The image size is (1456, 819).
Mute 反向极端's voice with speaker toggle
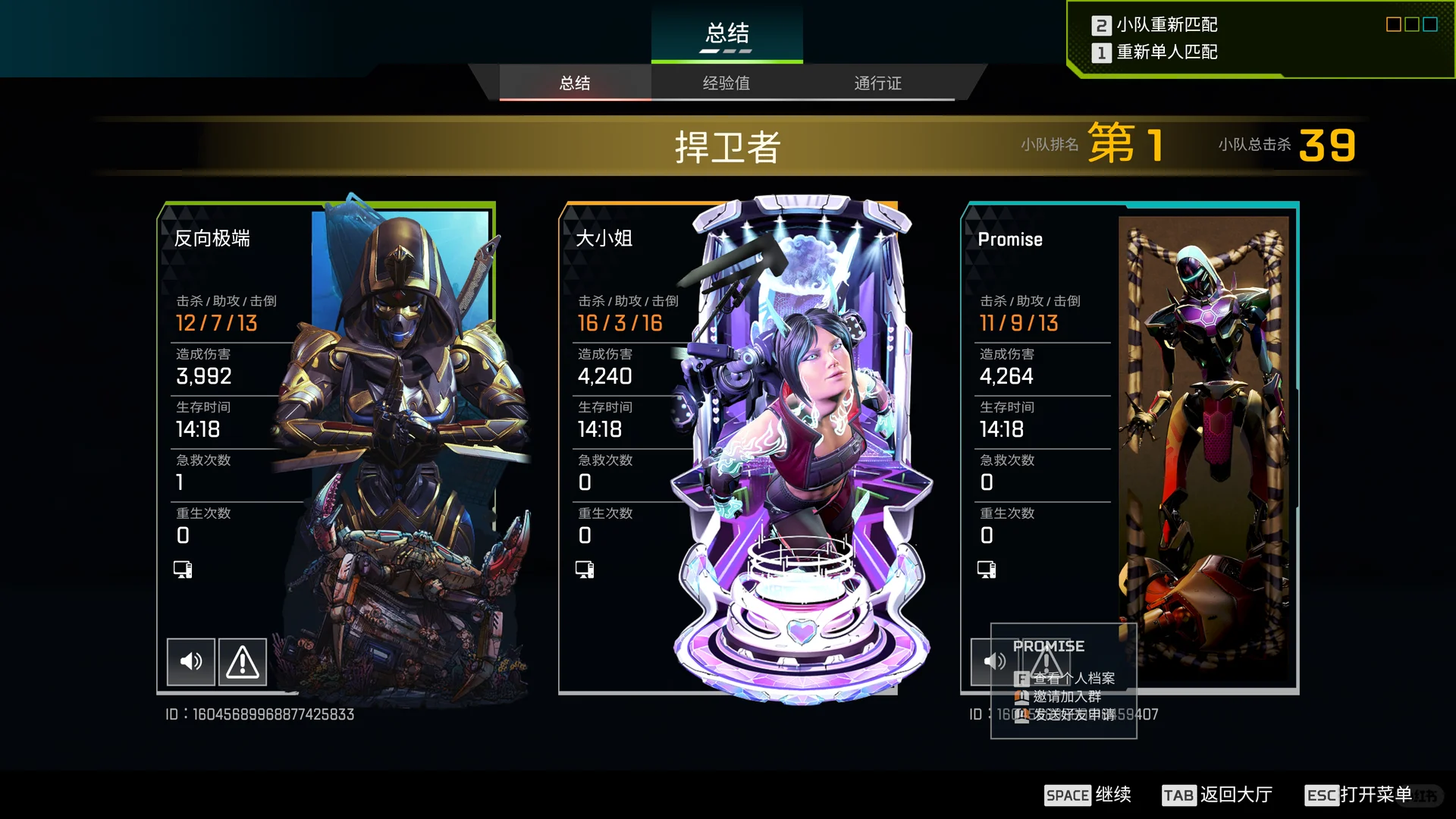pyautogui.click(x=190, y=661)
